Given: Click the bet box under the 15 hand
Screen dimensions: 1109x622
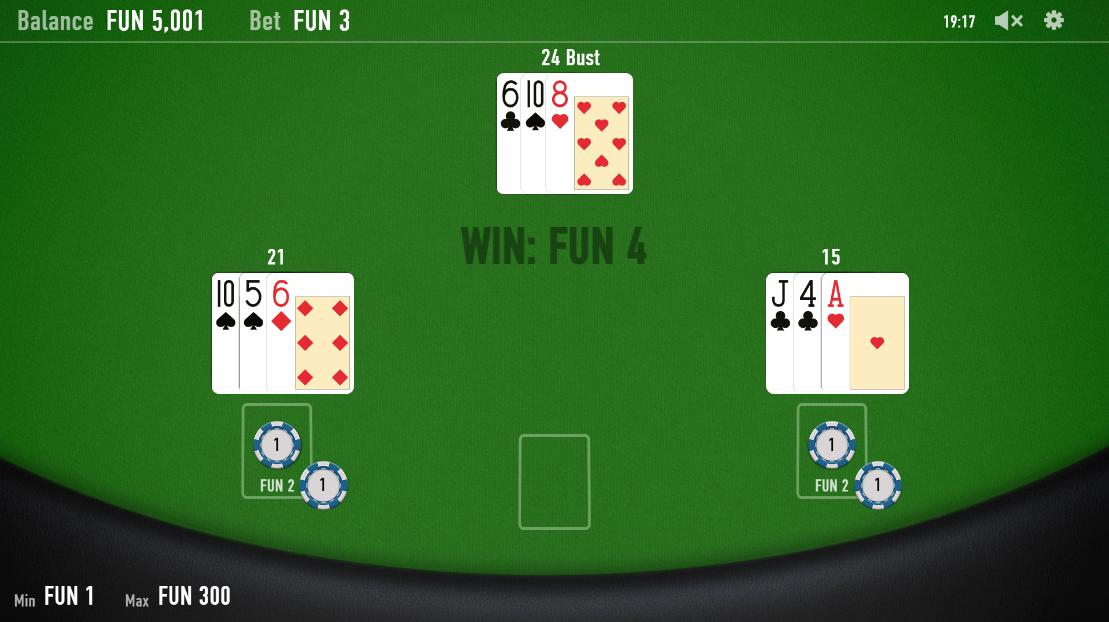Looking at the screenshot, I should 831,450.
